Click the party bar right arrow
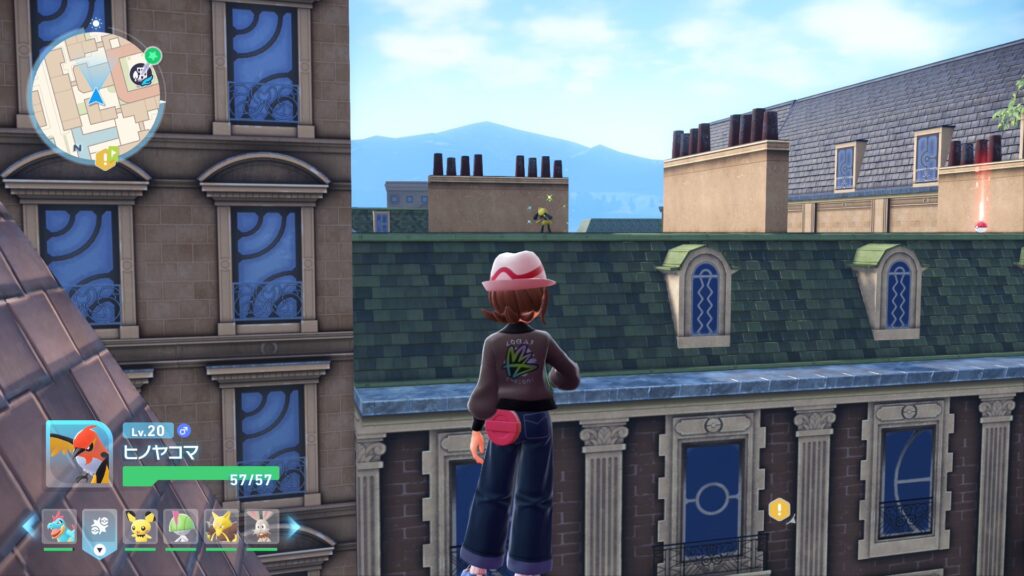The image size is (1024, 576). coord(293,526)
